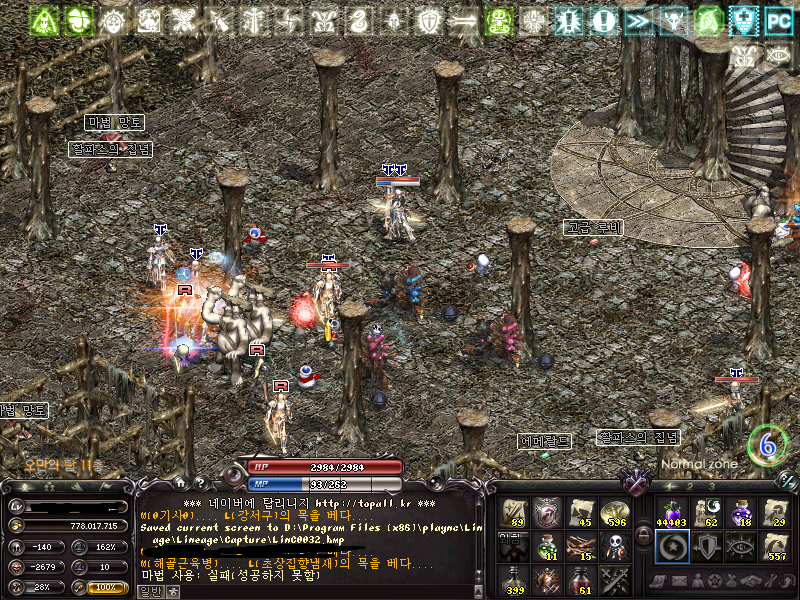Select the purple potion slot with 44403
800x600 pixels.
click(670, 513)
